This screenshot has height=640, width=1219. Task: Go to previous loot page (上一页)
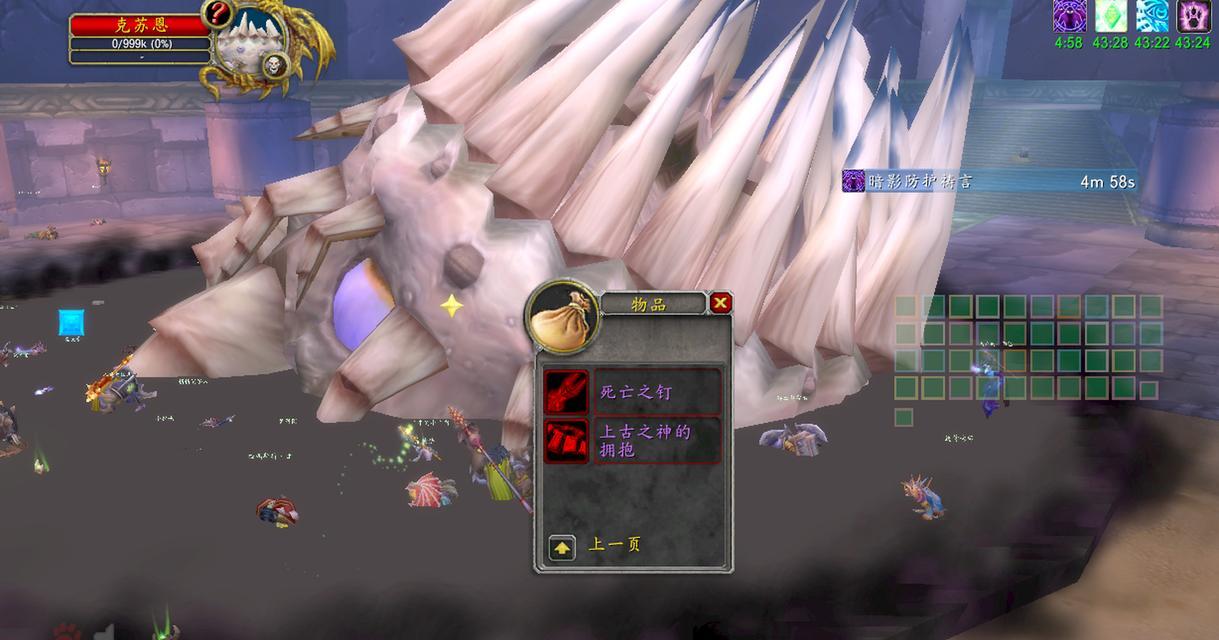tap(562, 547)
